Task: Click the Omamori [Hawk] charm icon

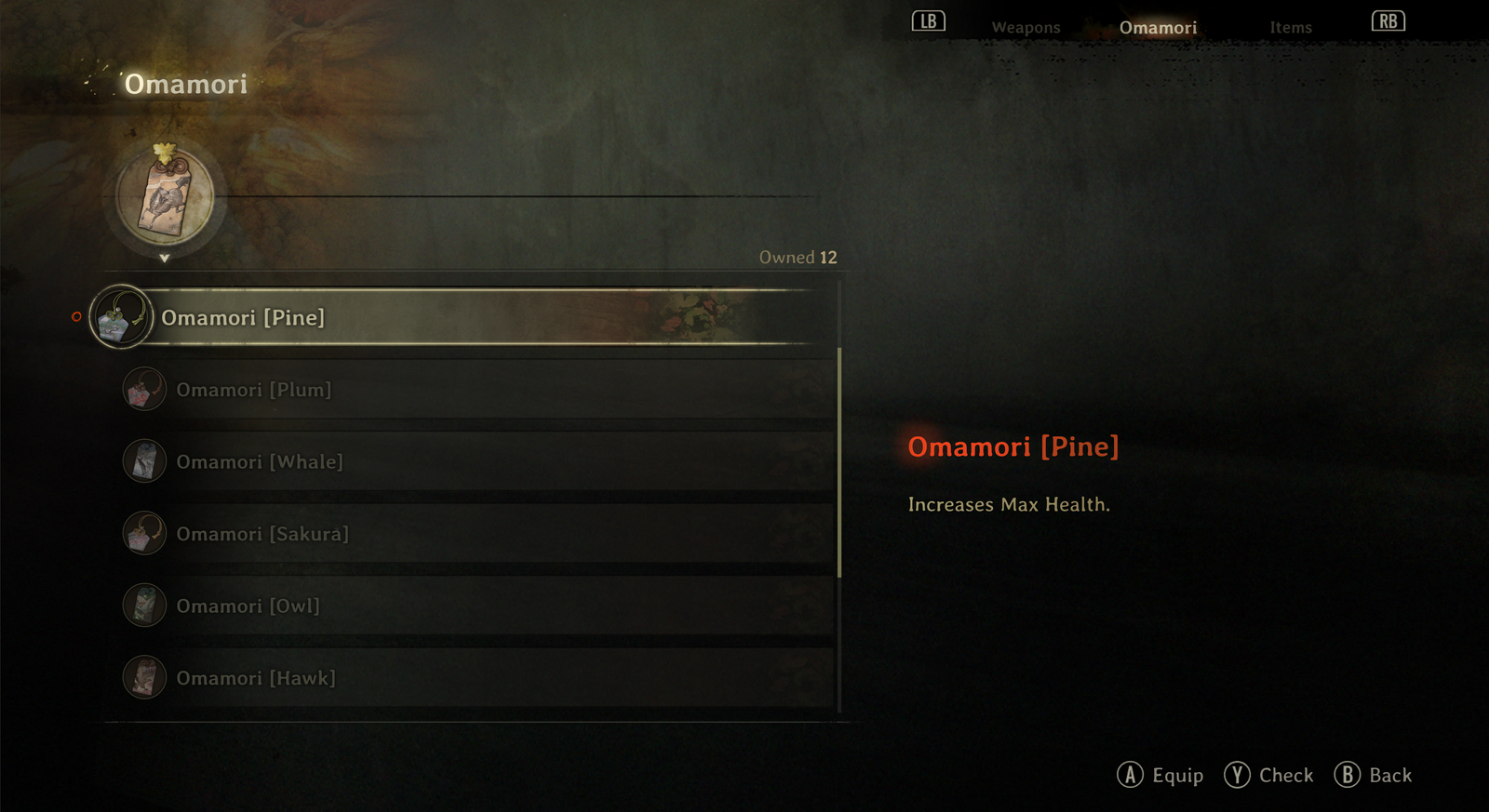Action: (144, 677)
